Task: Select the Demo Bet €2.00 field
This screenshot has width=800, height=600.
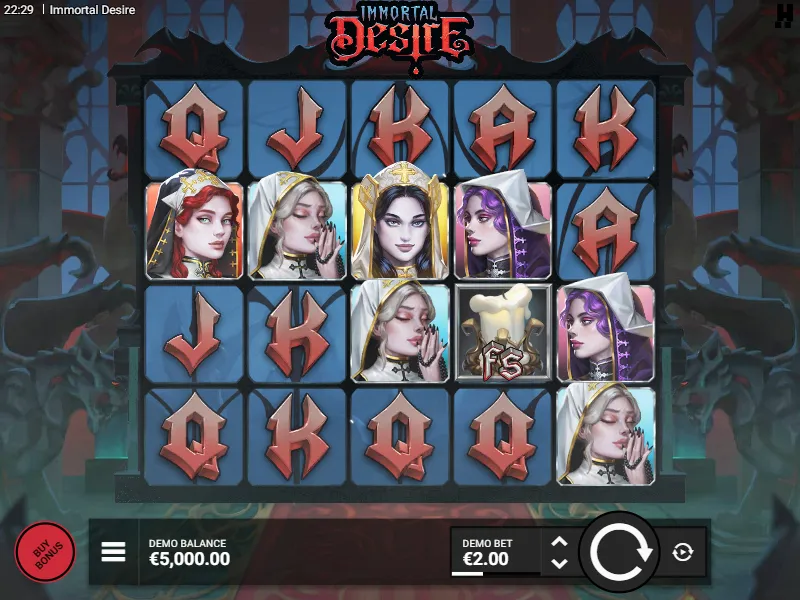Action: point(496,552)
